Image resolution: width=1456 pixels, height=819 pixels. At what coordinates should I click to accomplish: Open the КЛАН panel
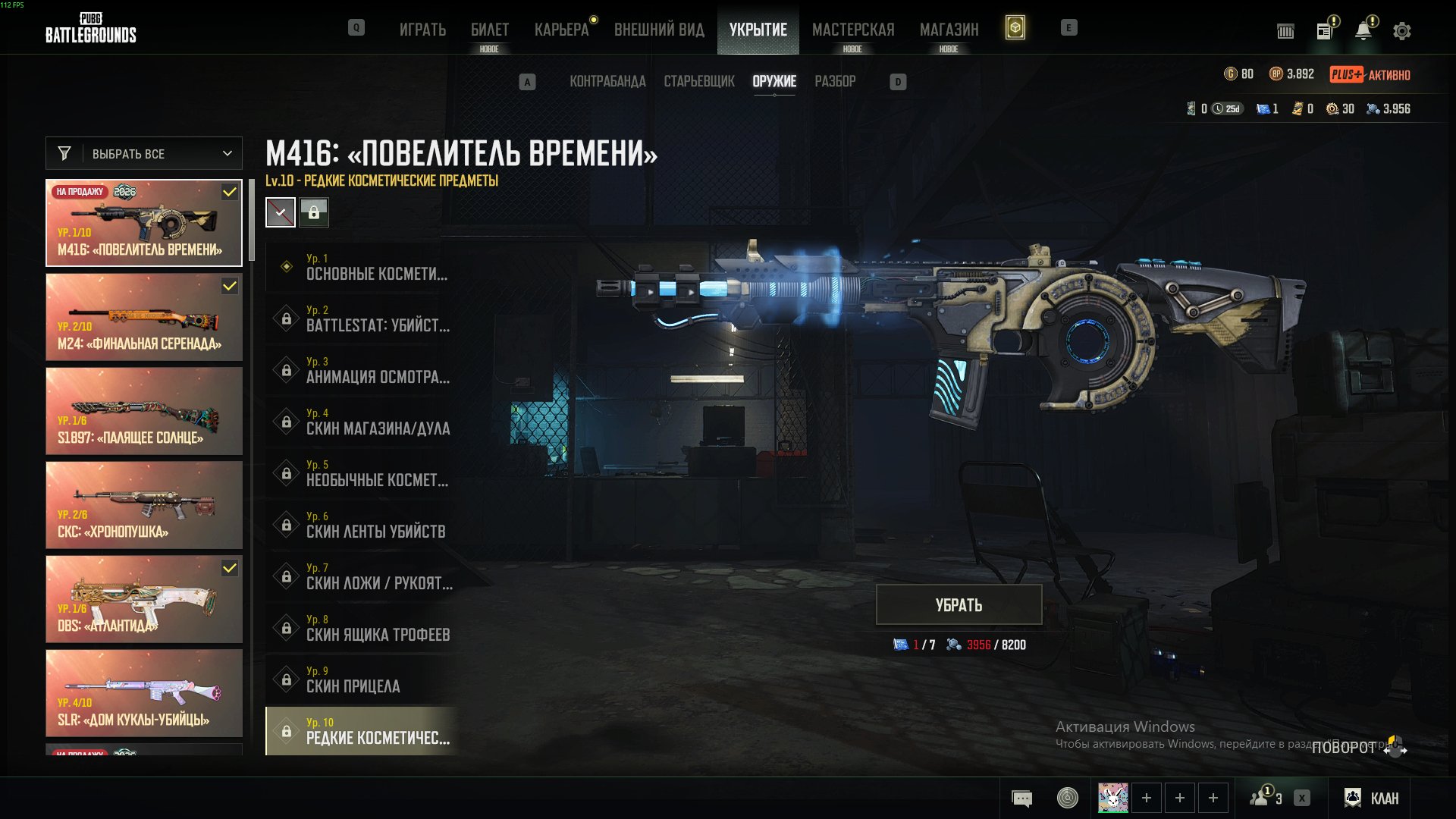[1372, 798]
